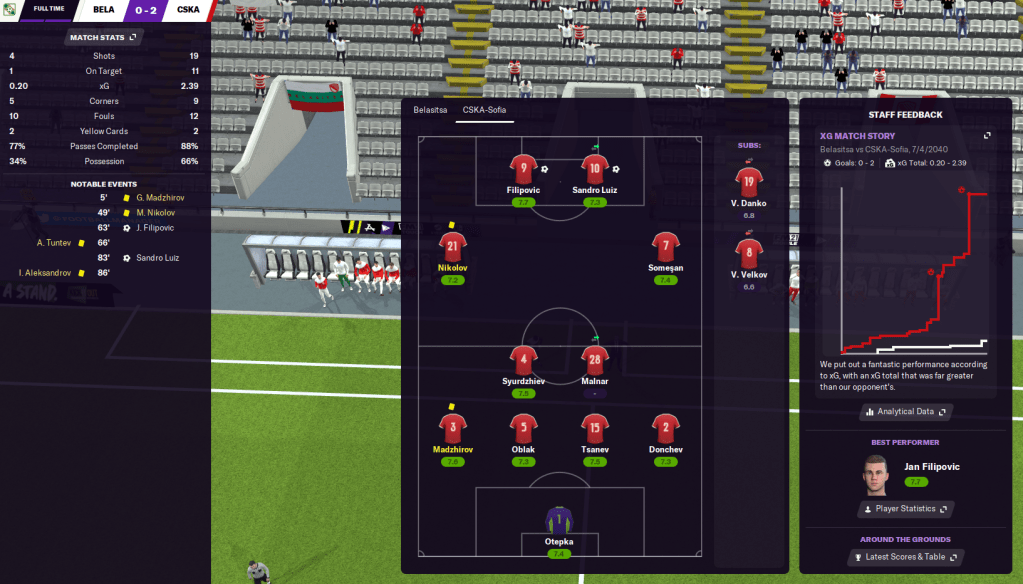Select Sandro Luiz on the pitch
Screen dimensions: 1023x584
(594, 167)
